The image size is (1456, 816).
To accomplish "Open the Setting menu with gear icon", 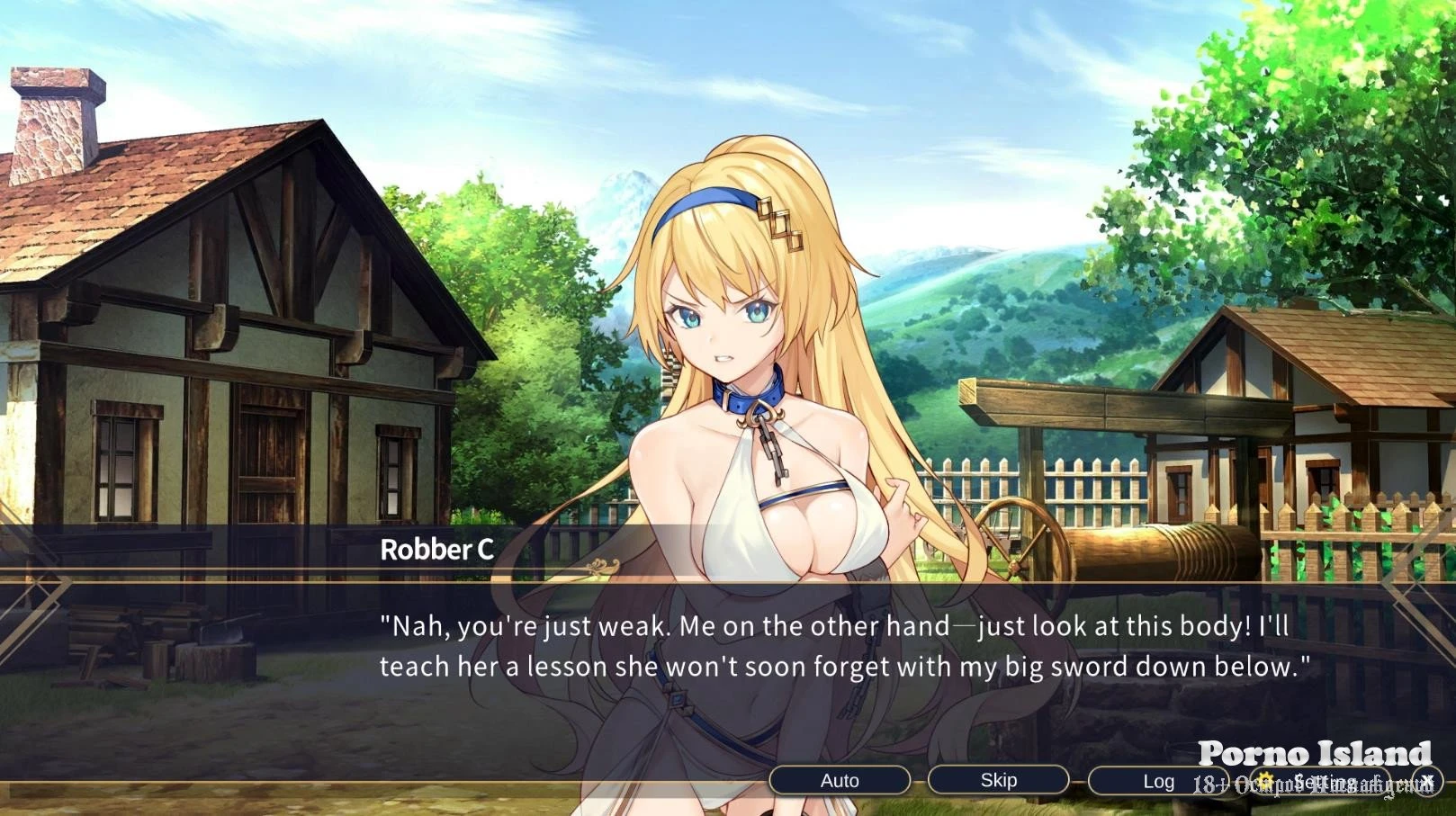I will 1317,782.
